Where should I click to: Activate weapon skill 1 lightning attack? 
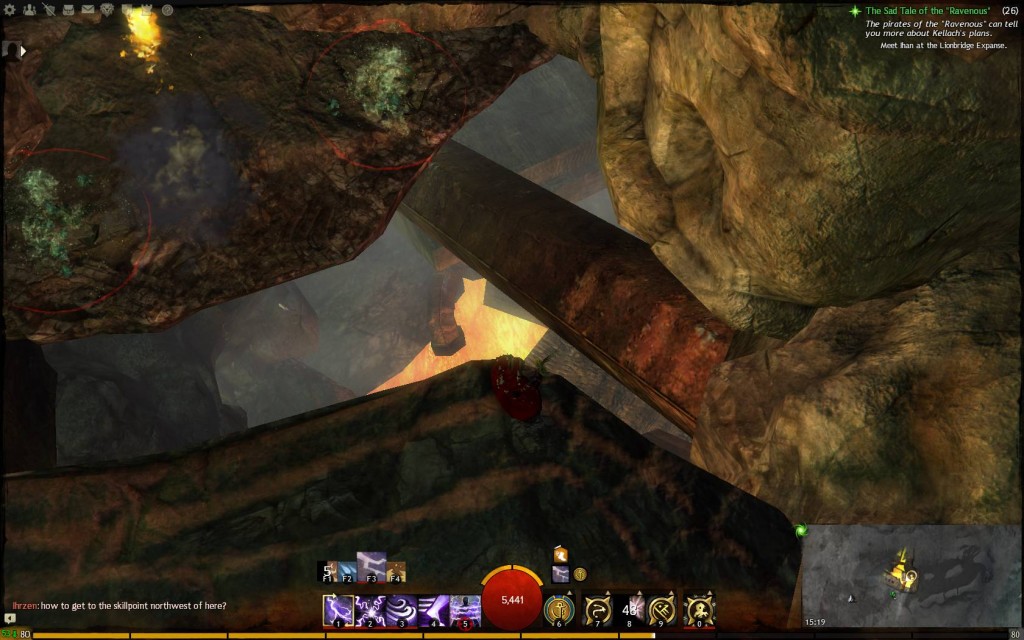[337, 609]
